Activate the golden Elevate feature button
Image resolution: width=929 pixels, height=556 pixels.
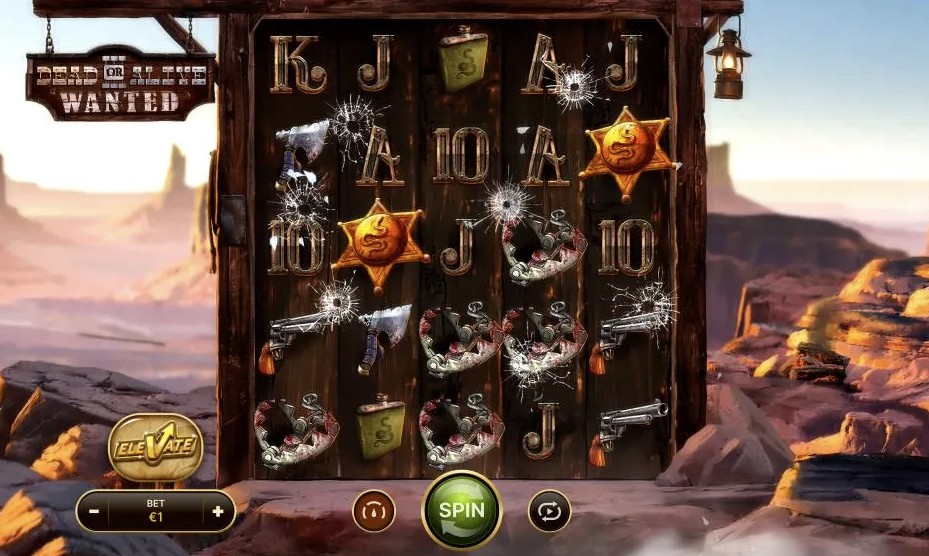(155, 446)
